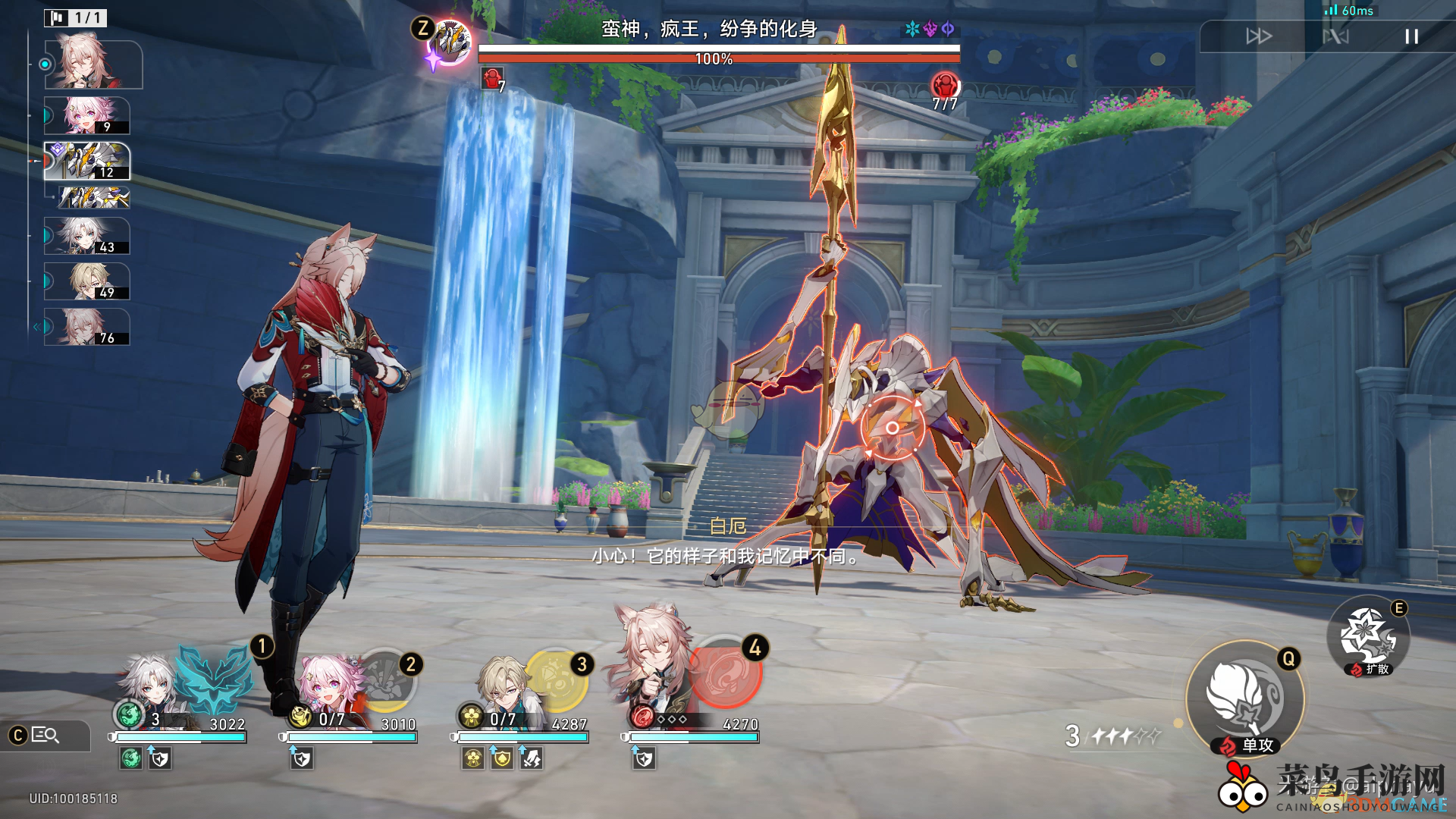
Task: Open the battle details magnifier button
Action: tap(44, 735)
